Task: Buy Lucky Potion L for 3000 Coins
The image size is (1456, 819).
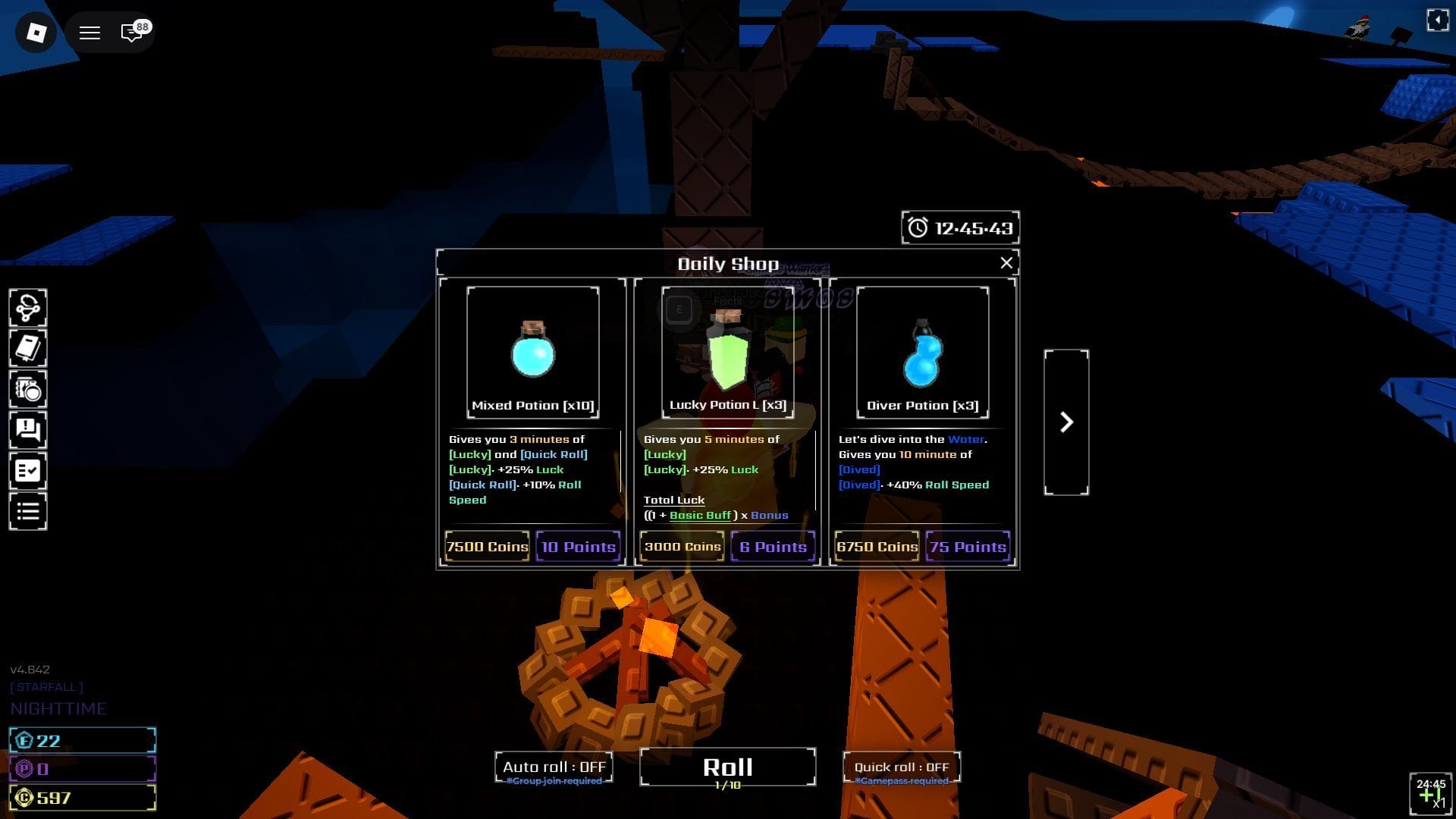Action: point(682,547)
